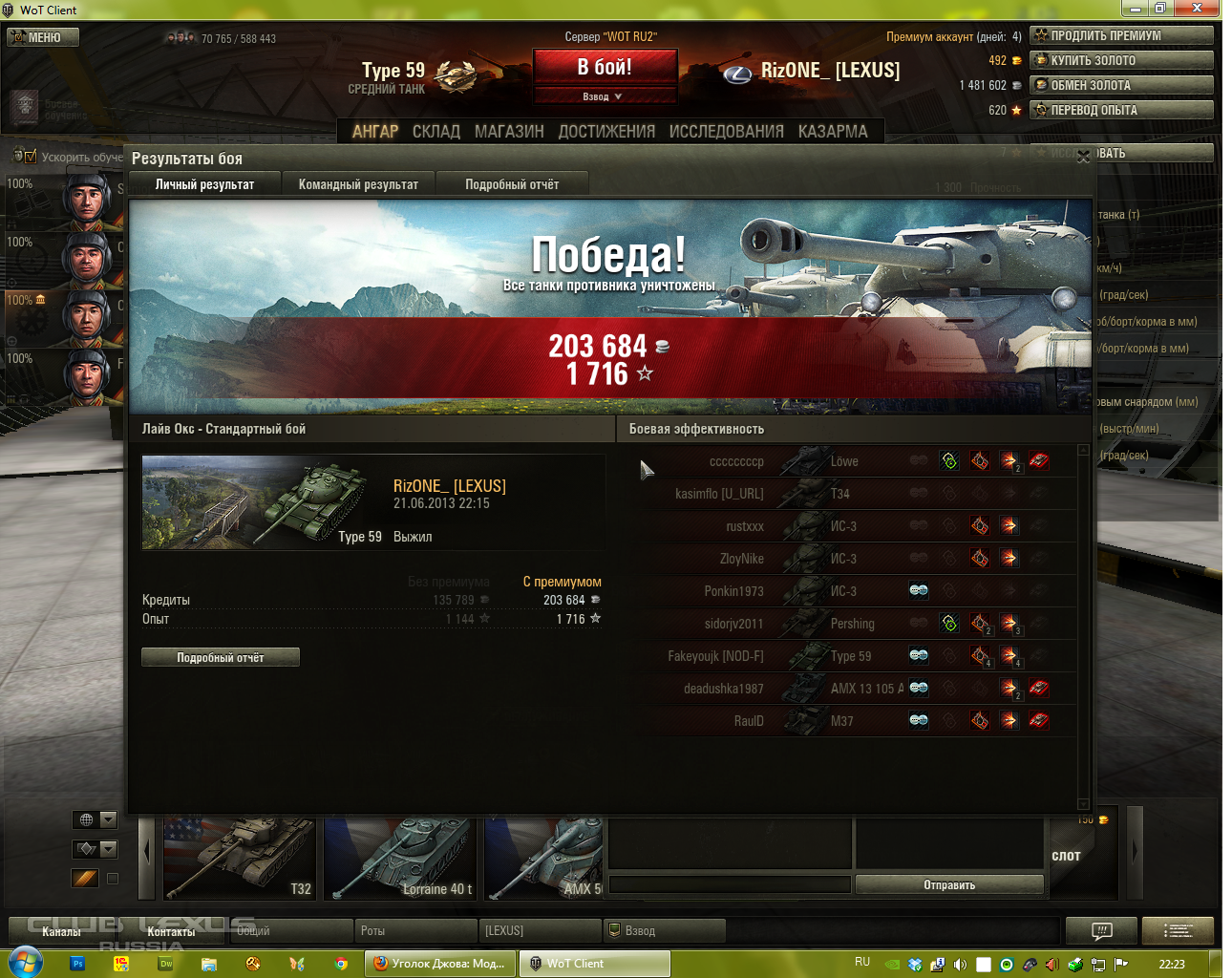Select the Lorraine 40 t tank
The image size is (1232, 978).
click(399, 859)
